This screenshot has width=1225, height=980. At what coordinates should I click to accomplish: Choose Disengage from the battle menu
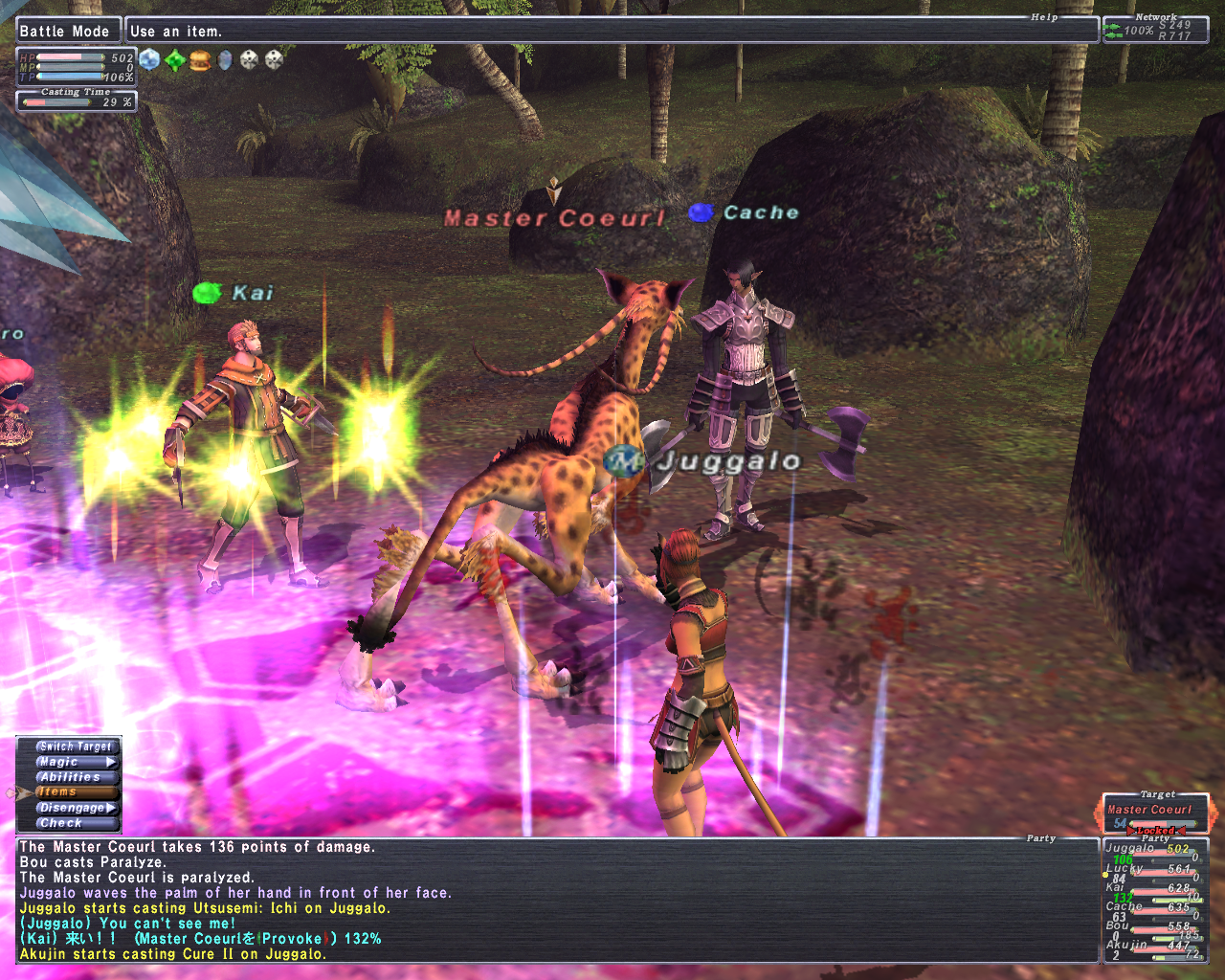(76, 808)
